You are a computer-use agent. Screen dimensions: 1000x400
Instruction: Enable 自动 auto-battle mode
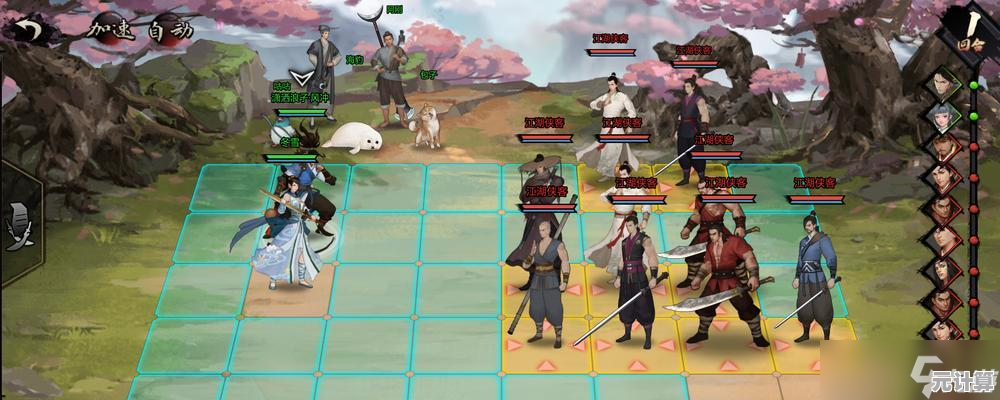coord(169,29)
